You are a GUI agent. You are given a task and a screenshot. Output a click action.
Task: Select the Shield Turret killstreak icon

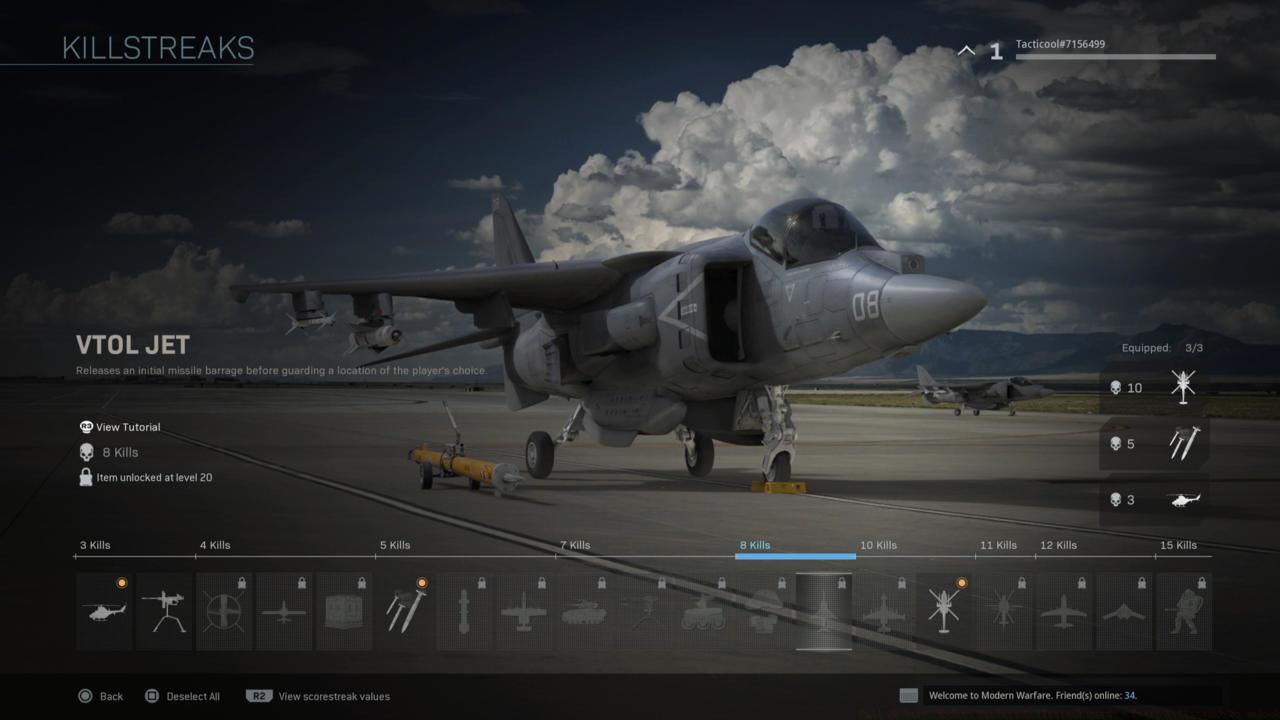click(164, 610)
